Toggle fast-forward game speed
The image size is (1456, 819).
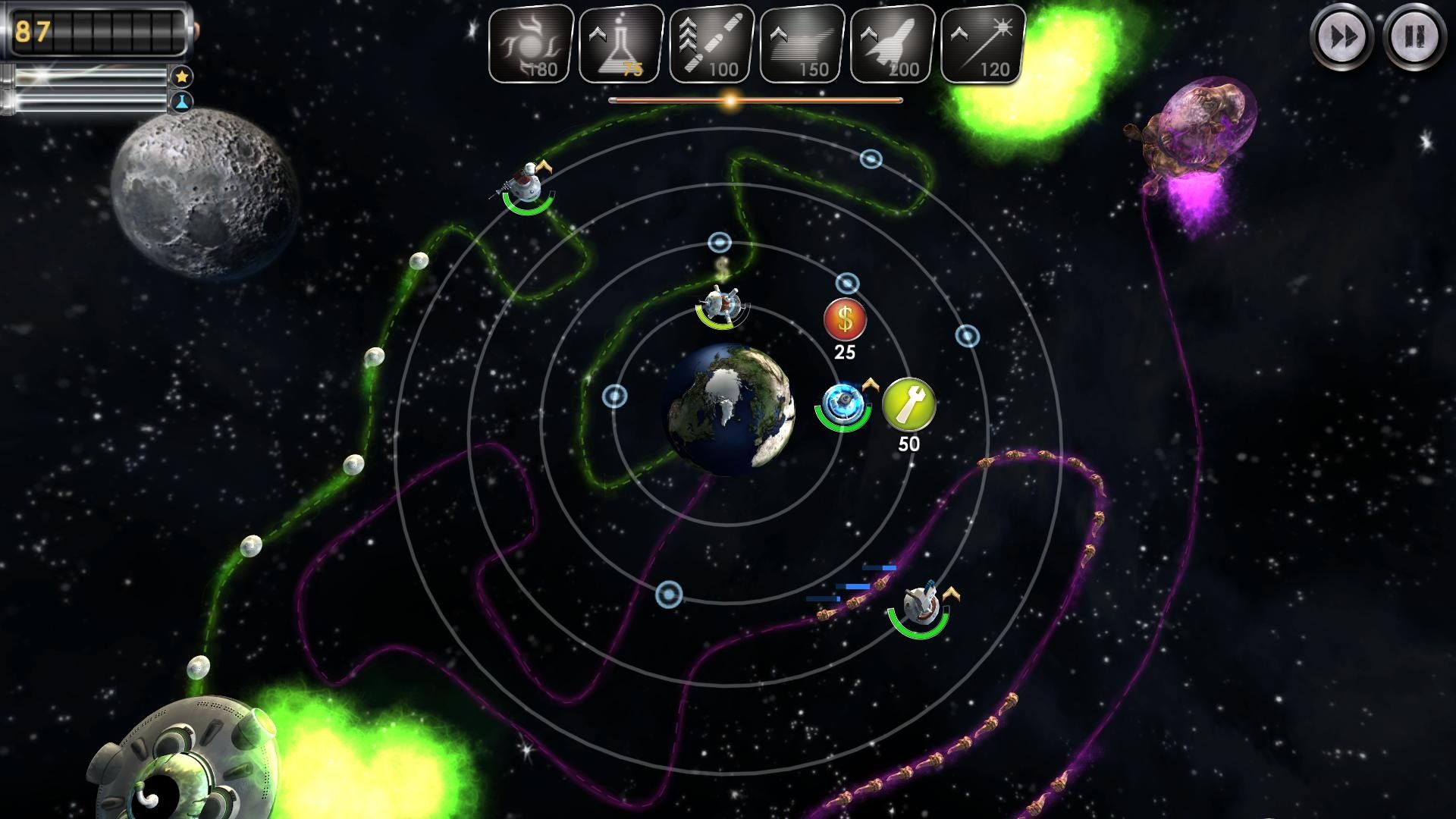point(1341,36)
